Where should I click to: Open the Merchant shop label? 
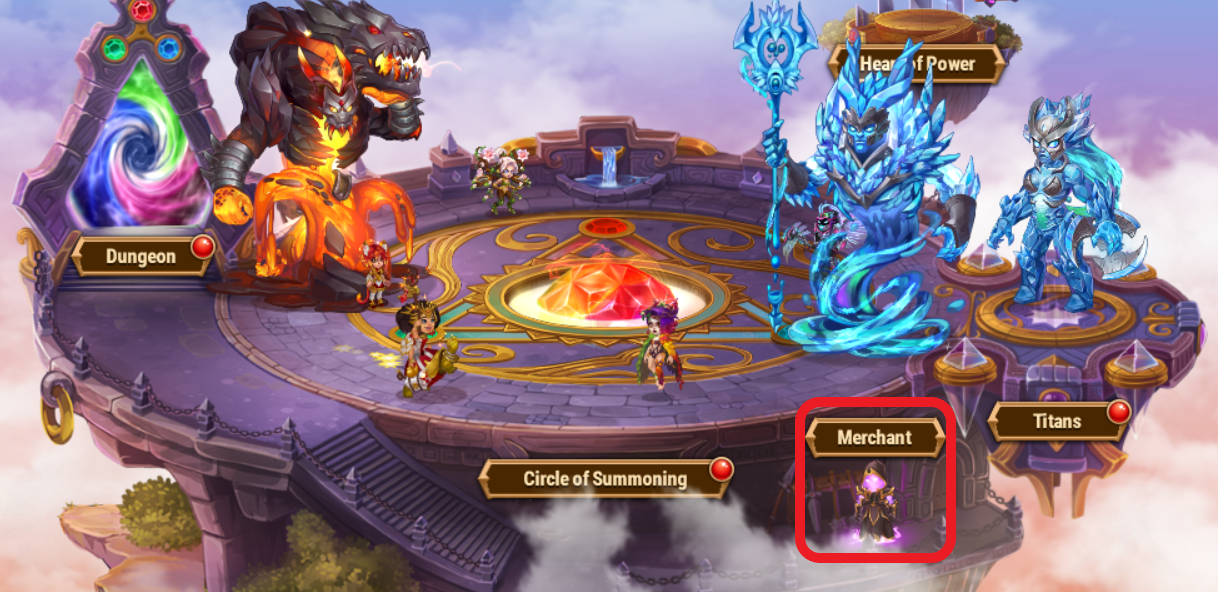[x=874, y=437]
